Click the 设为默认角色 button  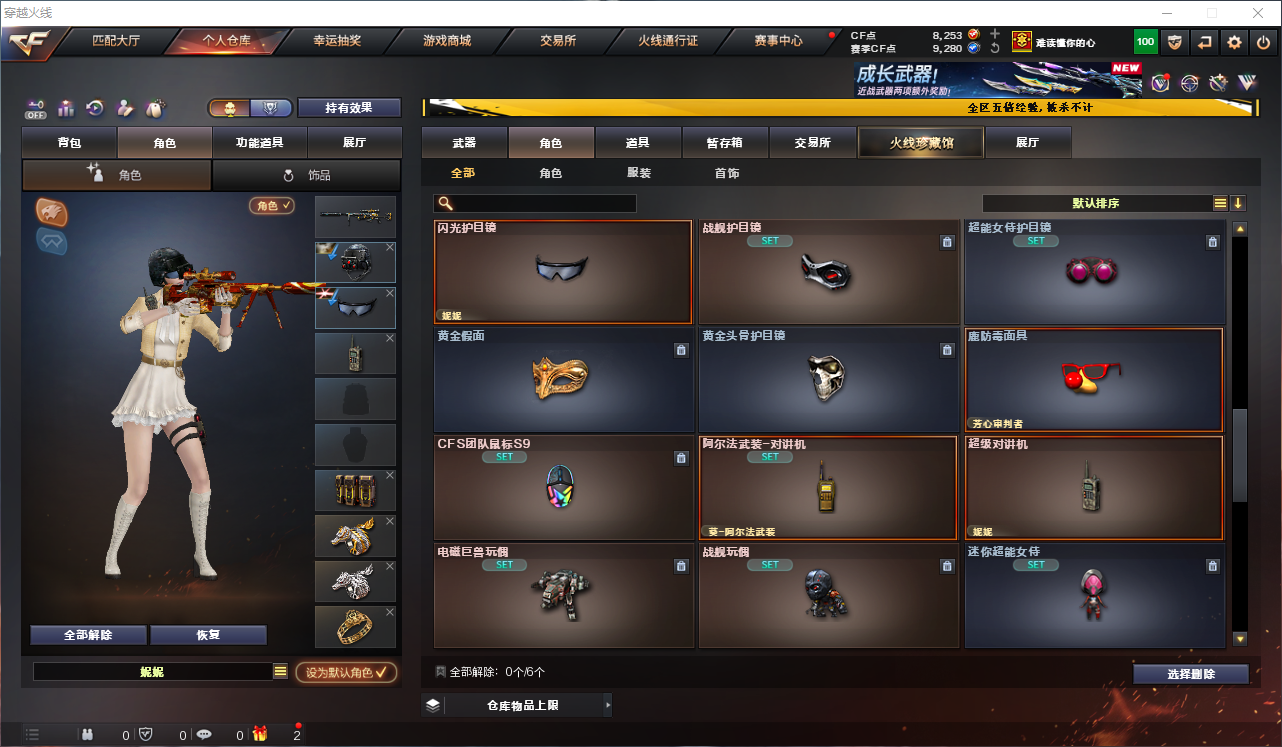coord(345,672)
